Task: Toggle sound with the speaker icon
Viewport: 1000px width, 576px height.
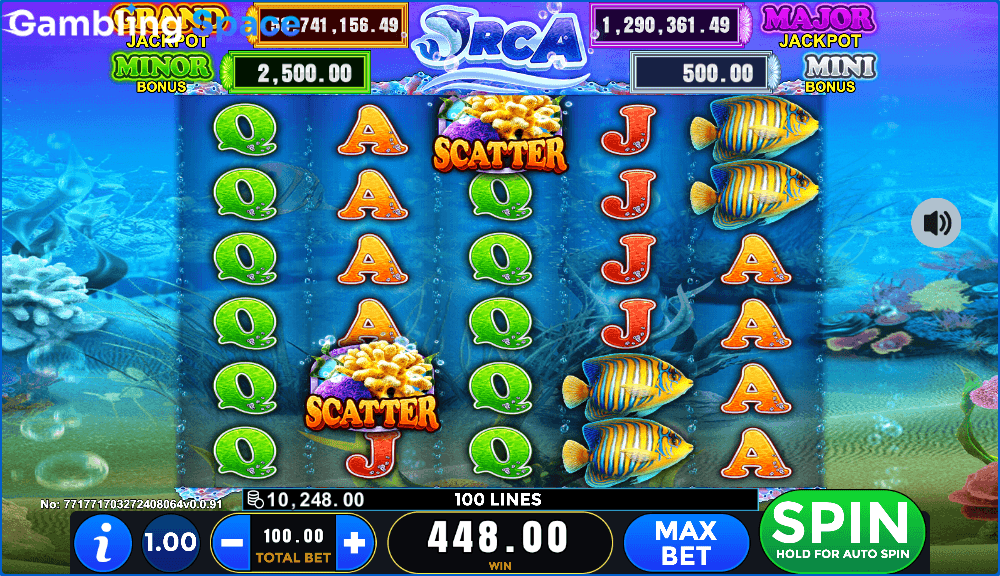Action: (x=936, y=223)
